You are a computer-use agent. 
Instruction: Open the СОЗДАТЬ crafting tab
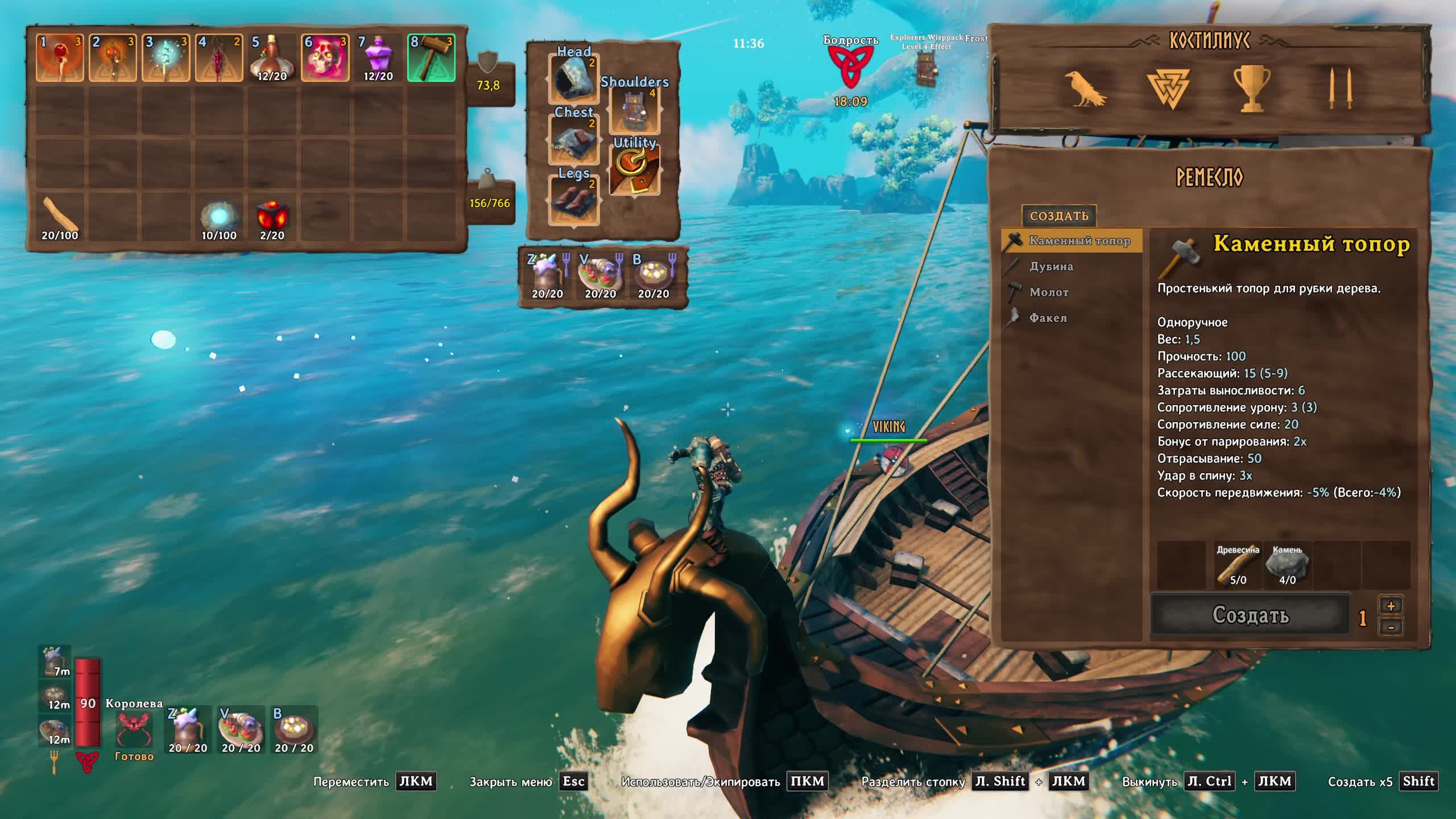point(1058,216)
